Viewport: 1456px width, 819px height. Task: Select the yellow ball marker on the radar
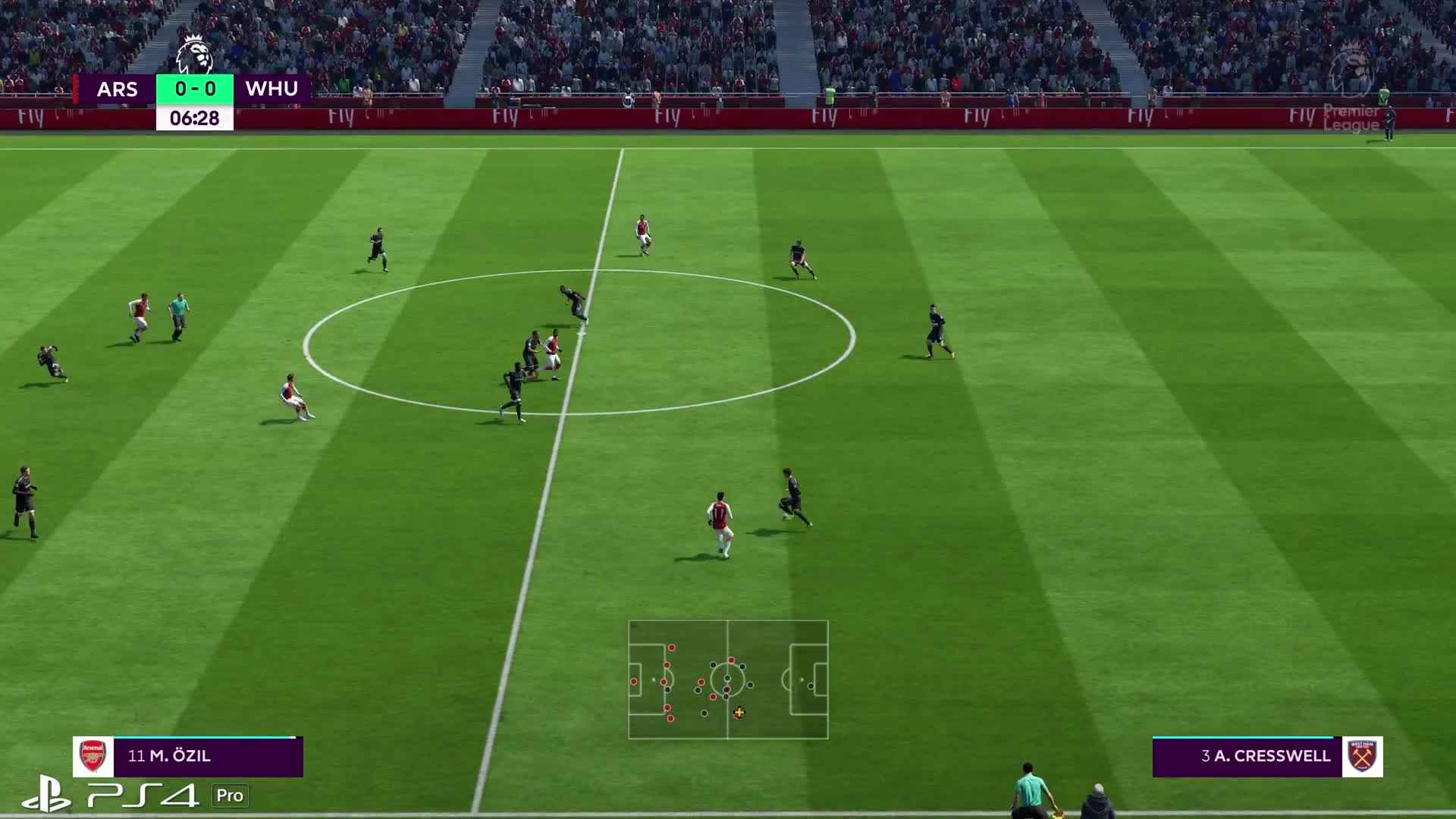[x=739, y=714]
